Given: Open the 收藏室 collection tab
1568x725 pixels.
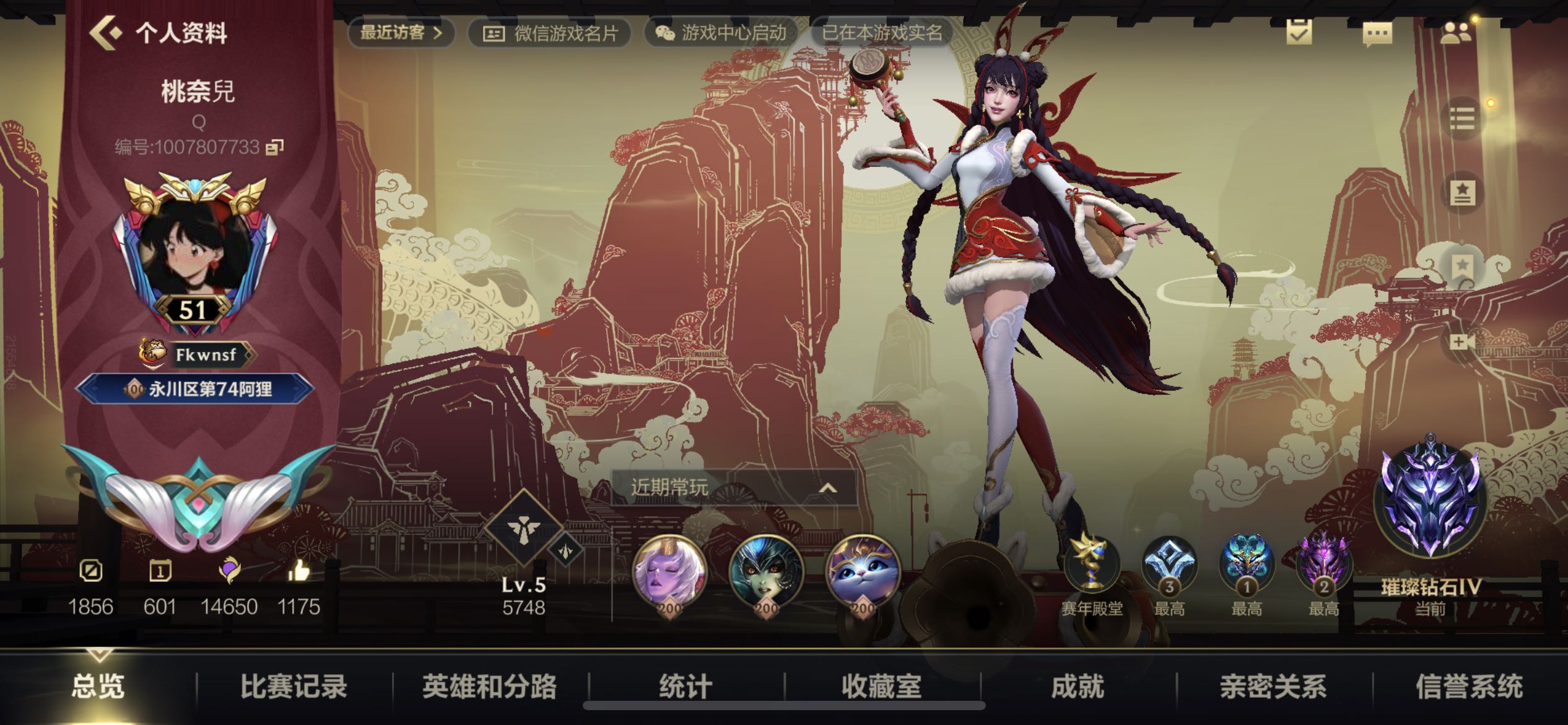Looking at the screenshot, I should click(881, 687).
